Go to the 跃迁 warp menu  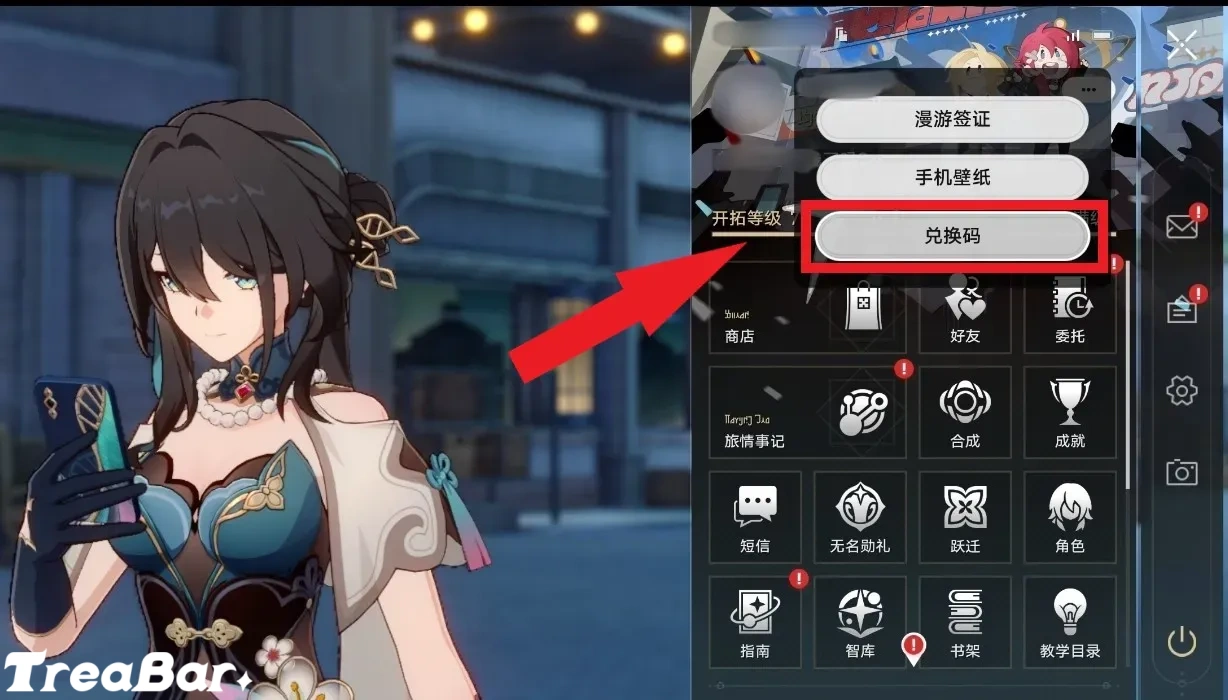click(x=965, y=517)
